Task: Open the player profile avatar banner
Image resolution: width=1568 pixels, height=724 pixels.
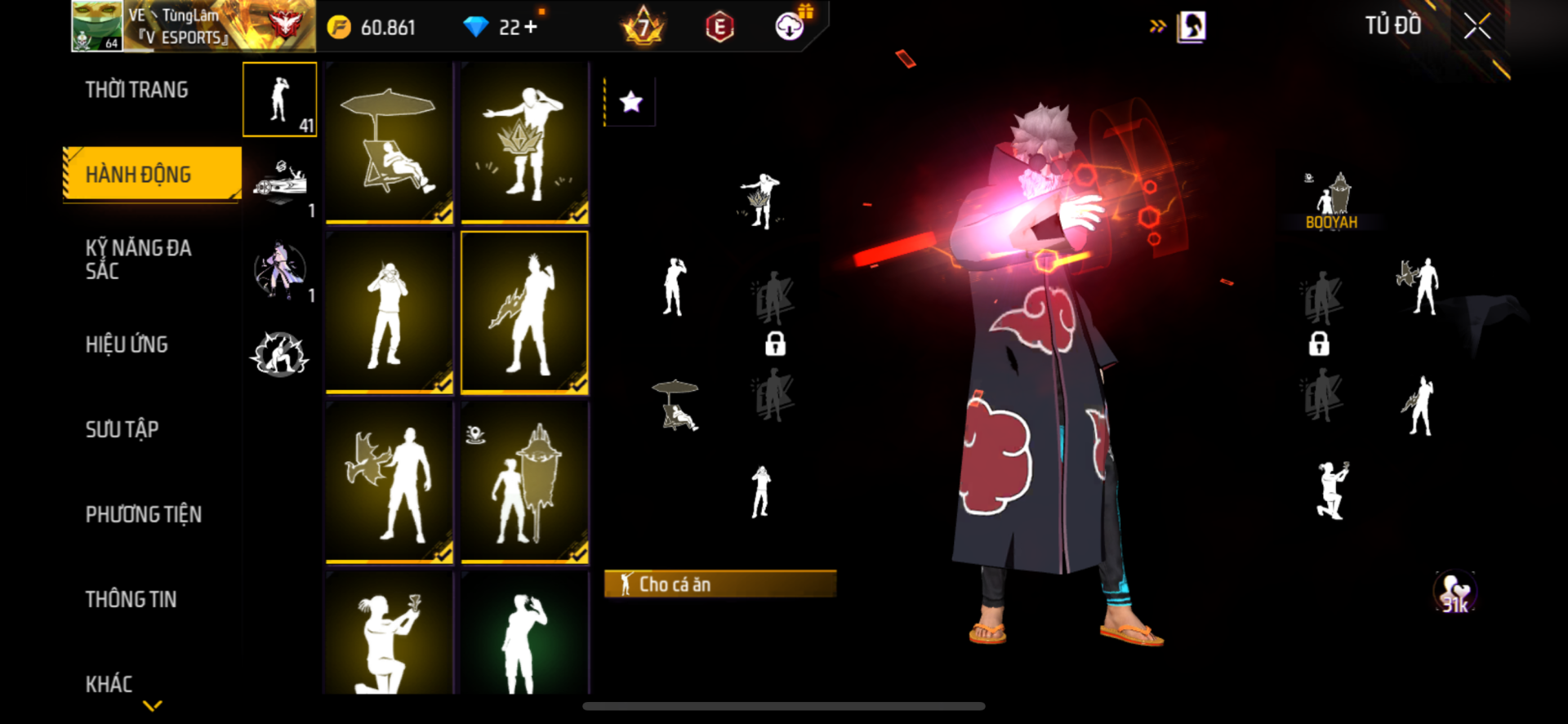Action: tap(193, 26)
